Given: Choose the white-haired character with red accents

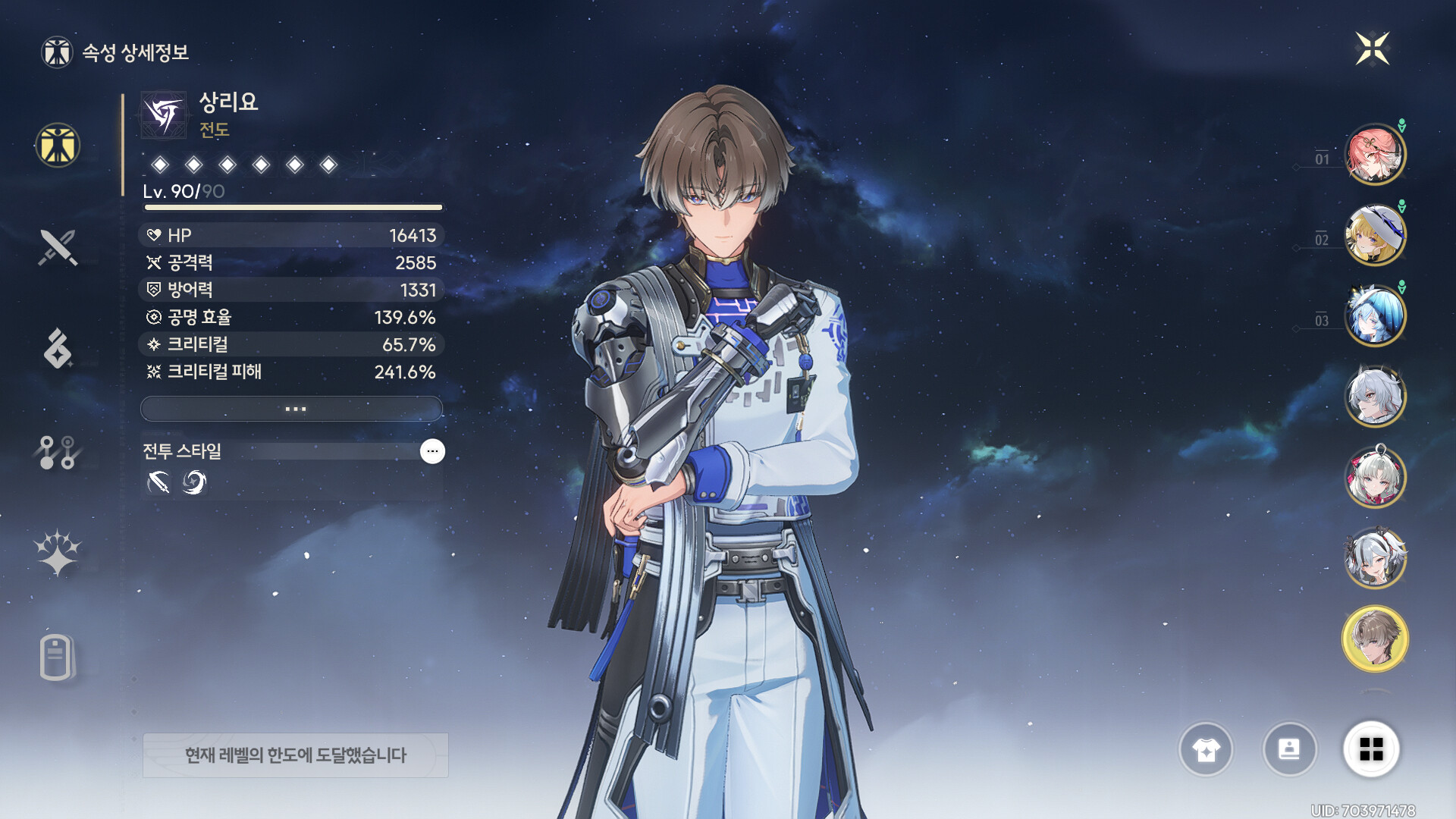Looking at the screenshot, I should (1374, 477).
